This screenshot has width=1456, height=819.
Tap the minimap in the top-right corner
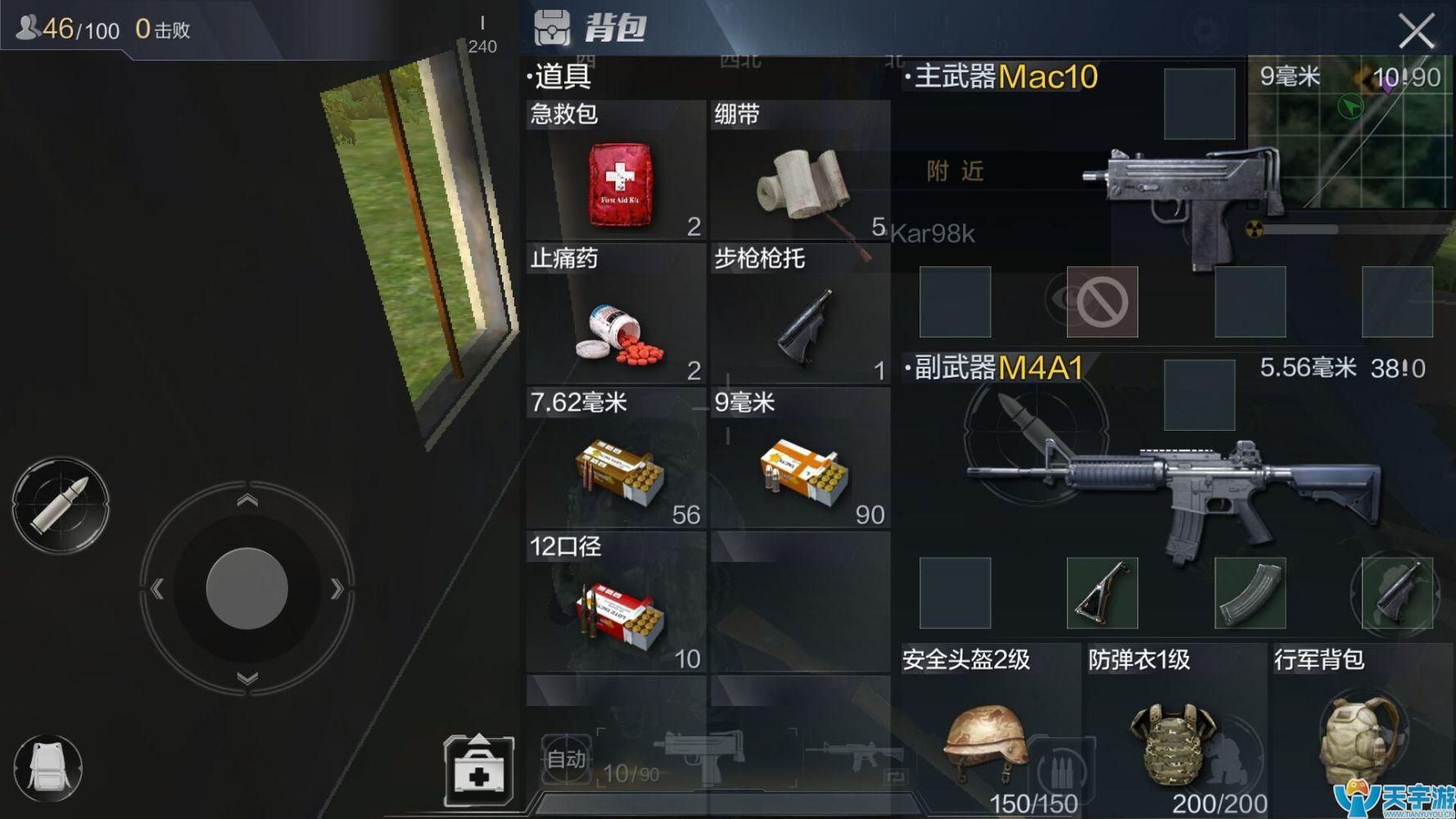[x=1350, y=131]
